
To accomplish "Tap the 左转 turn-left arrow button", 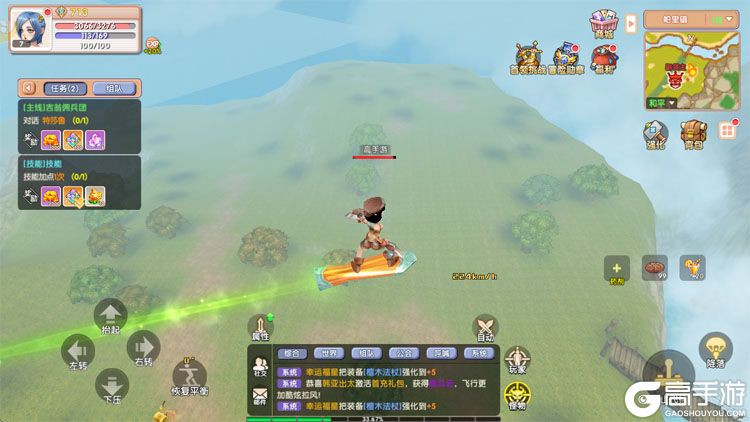I will 78,352.
